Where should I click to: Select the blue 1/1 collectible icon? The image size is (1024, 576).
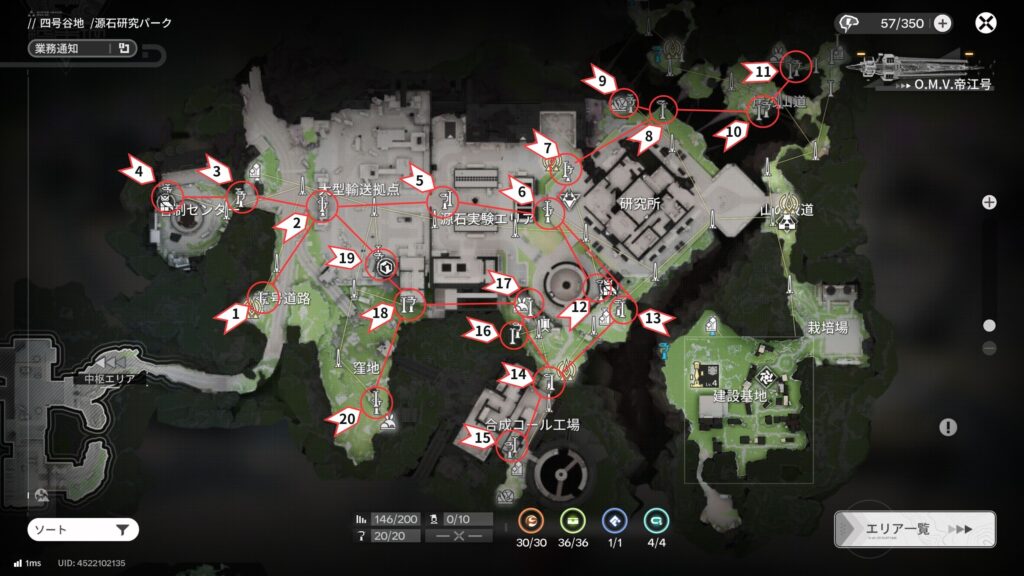click(614, 521)
